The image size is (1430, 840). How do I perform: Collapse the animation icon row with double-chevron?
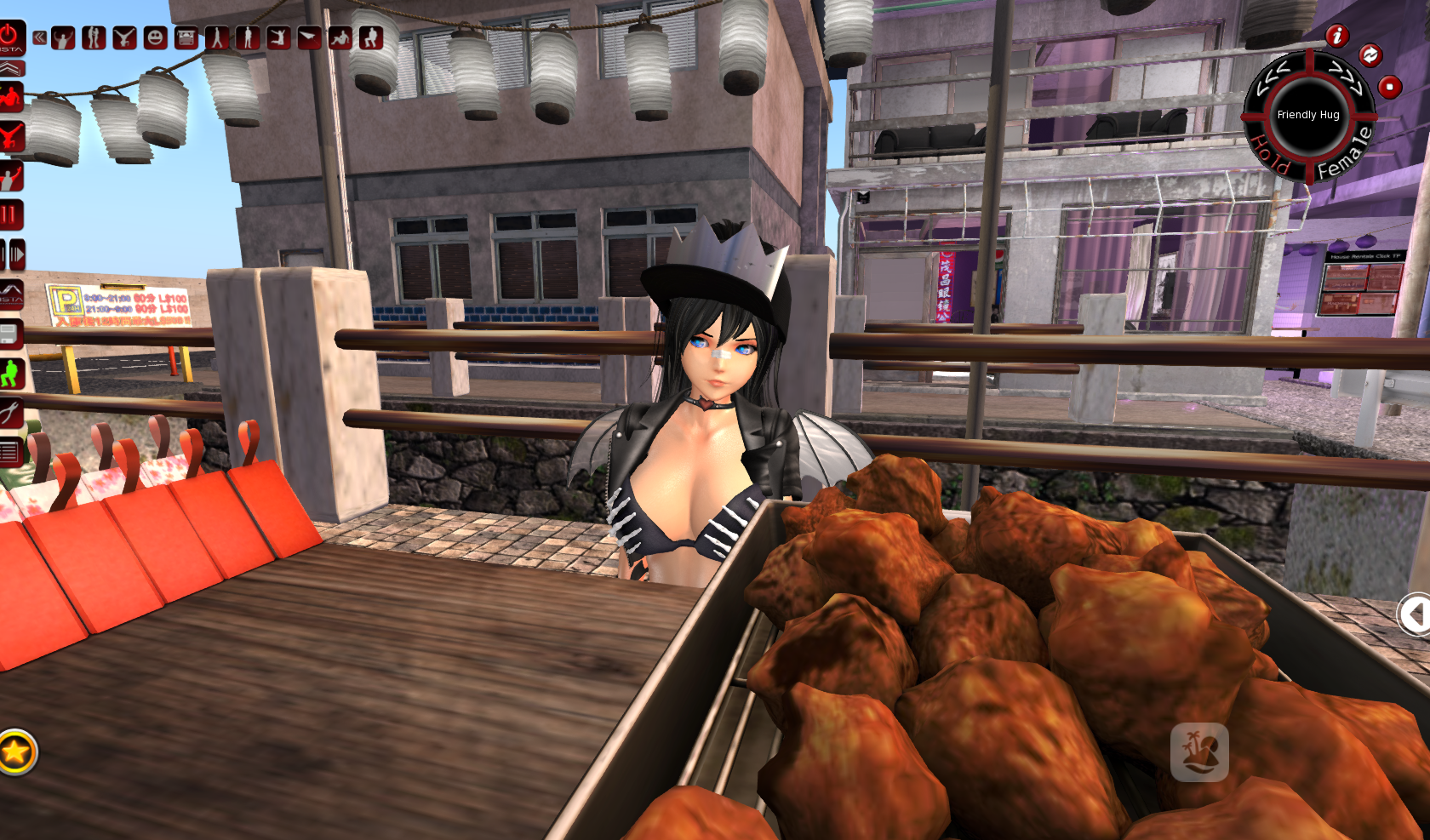pyautogui.click(x=39, y=37)
